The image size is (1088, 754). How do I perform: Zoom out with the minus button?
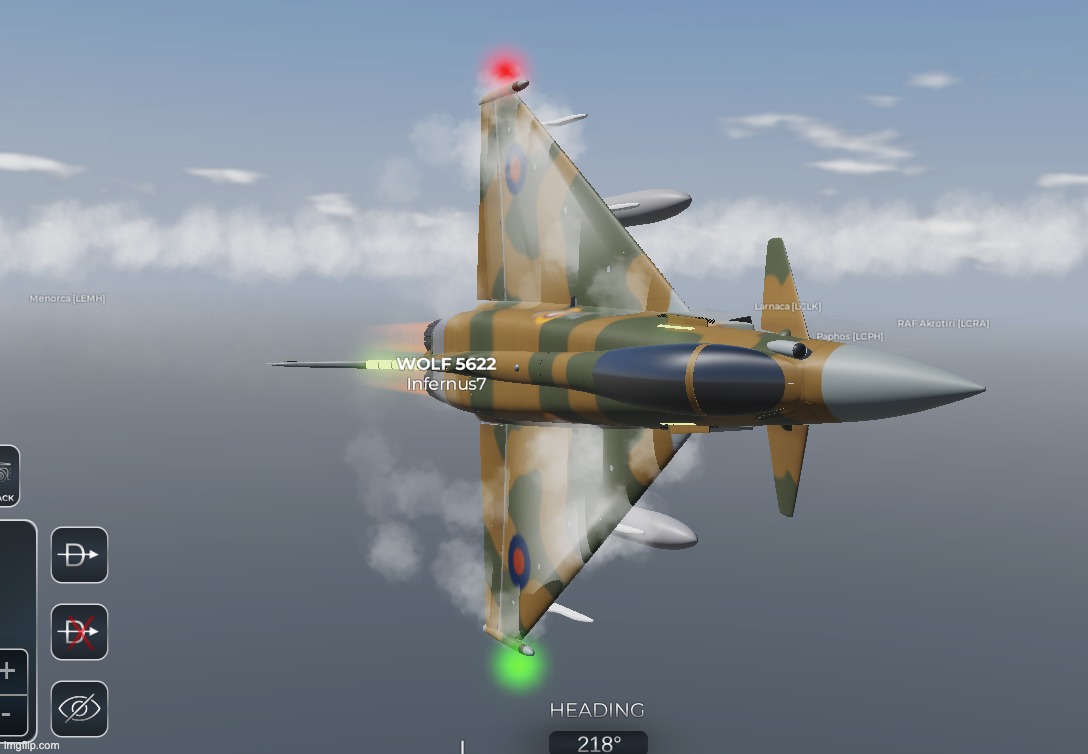coord(6,714)
